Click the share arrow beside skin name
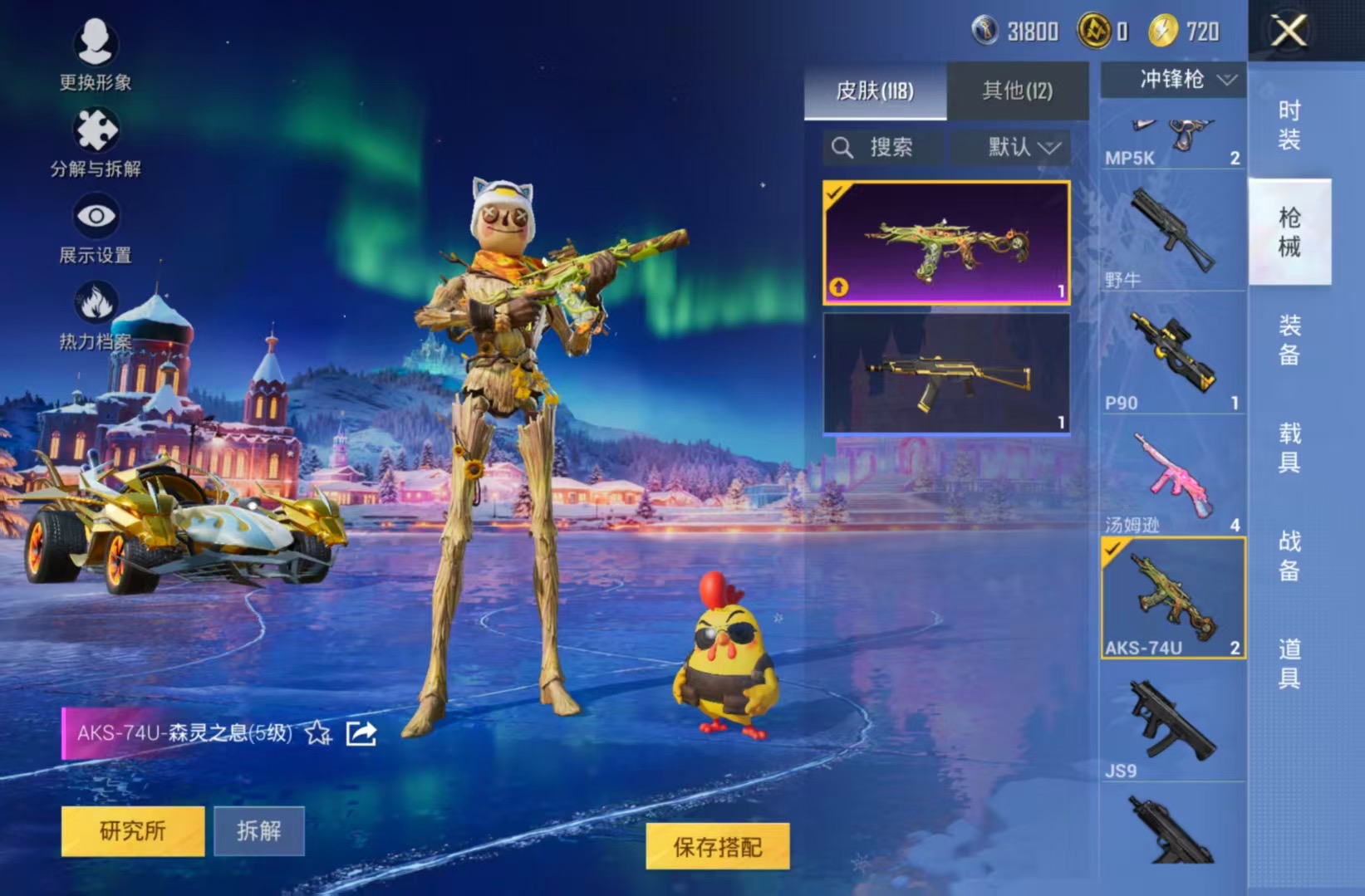 [x=361, y=733]
